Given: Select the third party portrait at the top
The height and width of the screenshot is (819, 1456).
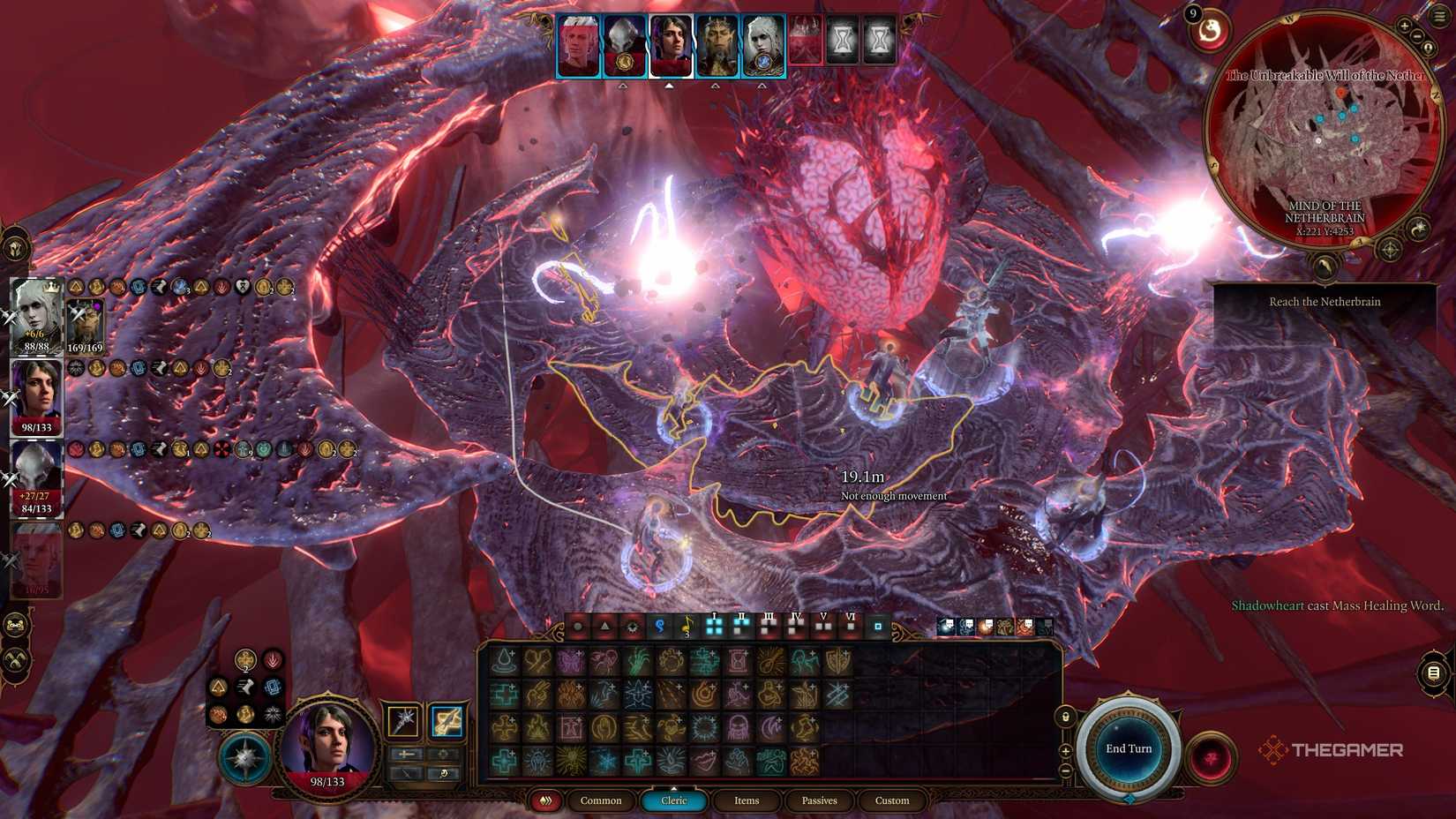Looking at the screenshot, I should click(x=672, y=44).
